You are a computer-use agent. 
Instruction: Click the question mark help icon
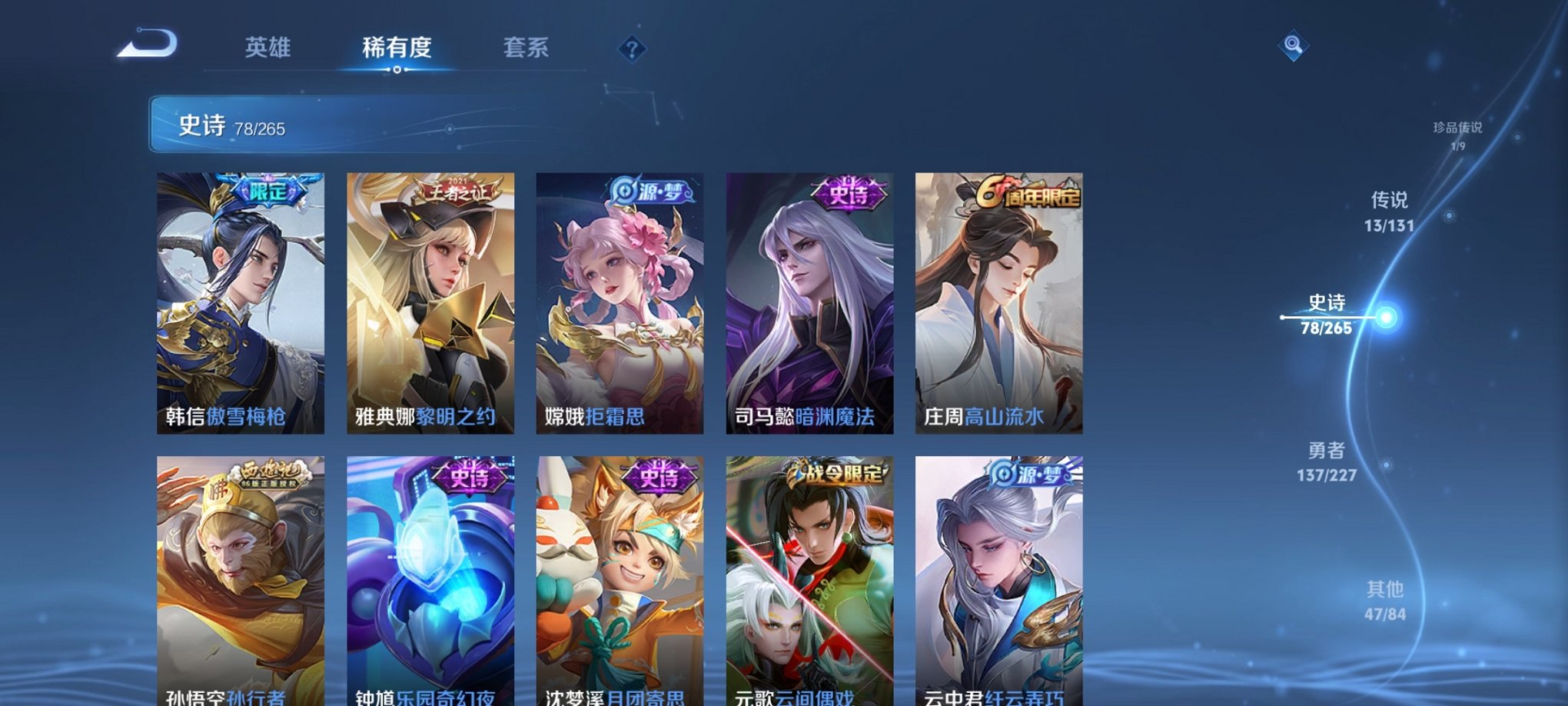pyautogui.click(x=632, y=50)
